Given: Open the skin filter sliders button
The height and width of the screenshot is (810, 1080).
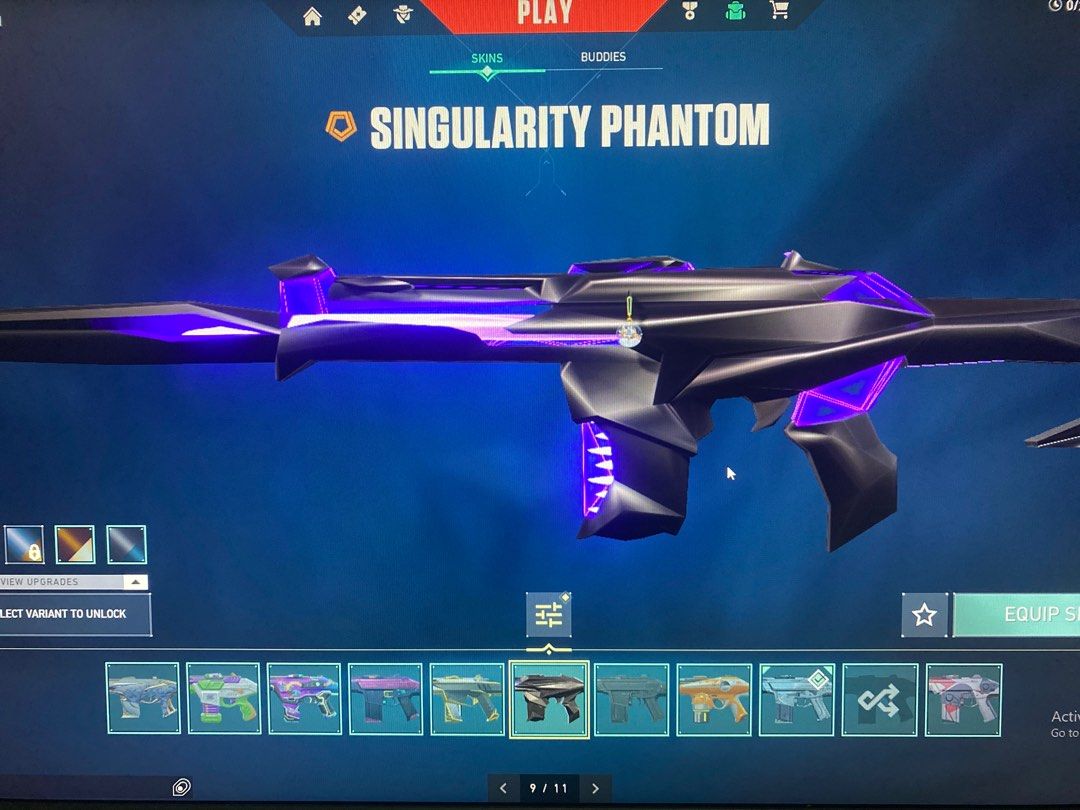Looking at the screenshot, I should click(549, 615).
